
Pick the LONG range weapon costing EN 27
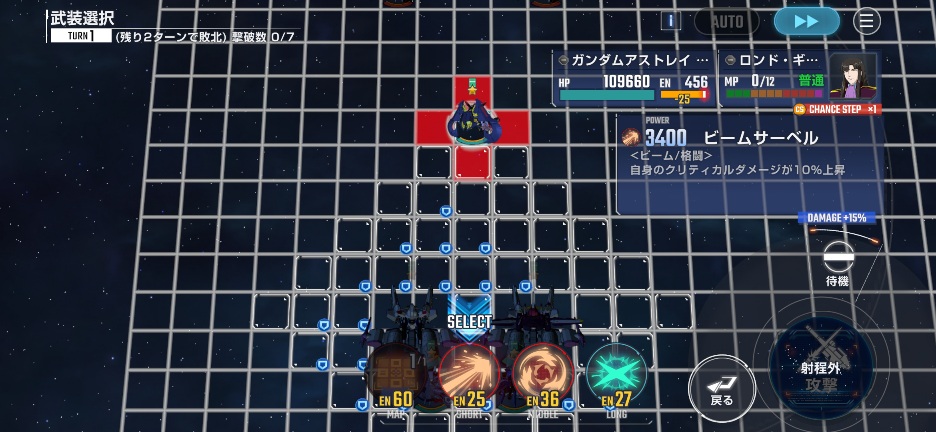615,374
